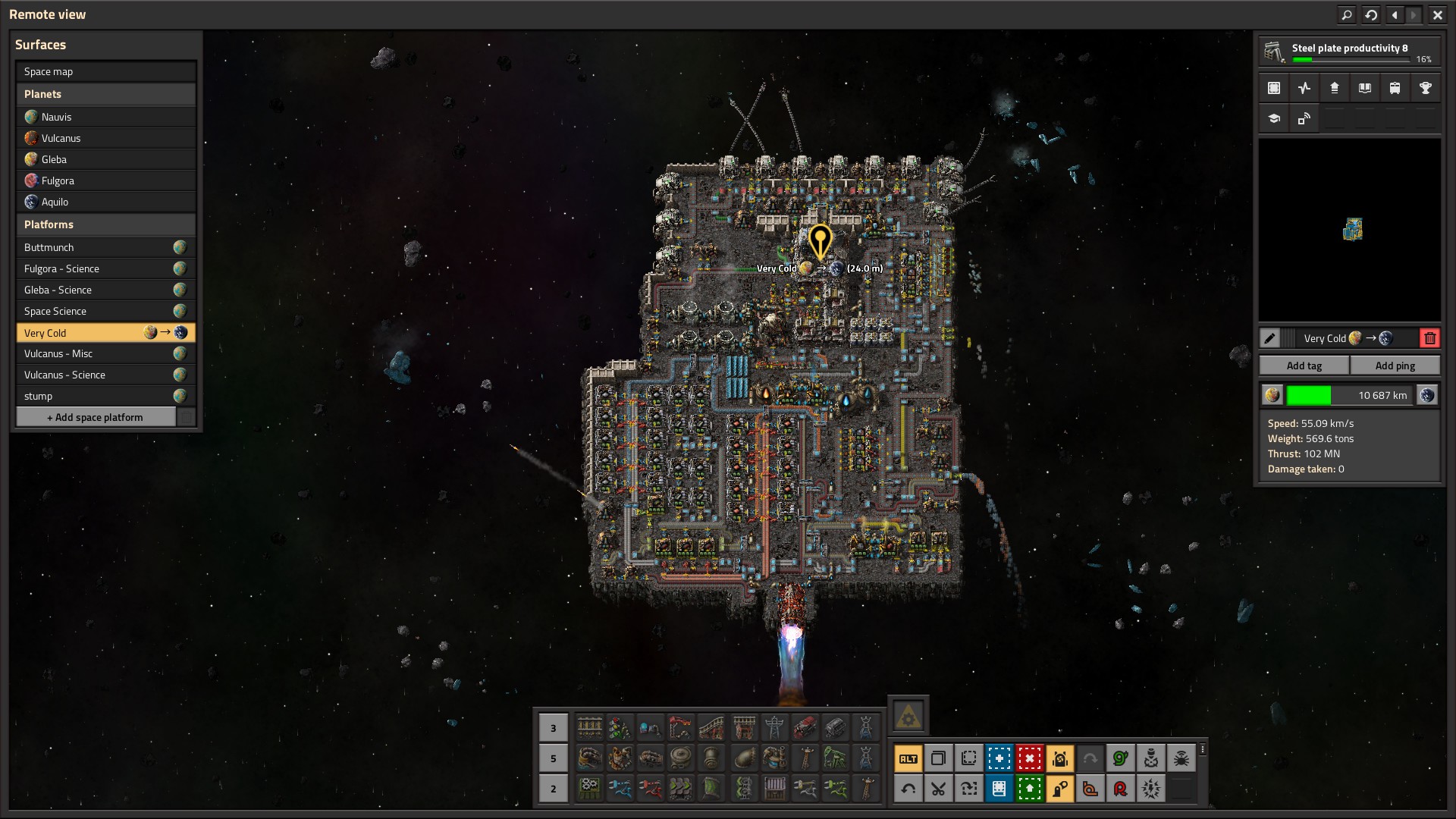Viewport: 1456px width, 819px height.
Task: Open the Buttmunch platform
Action: pyautogui.click(x=96, y=247)
